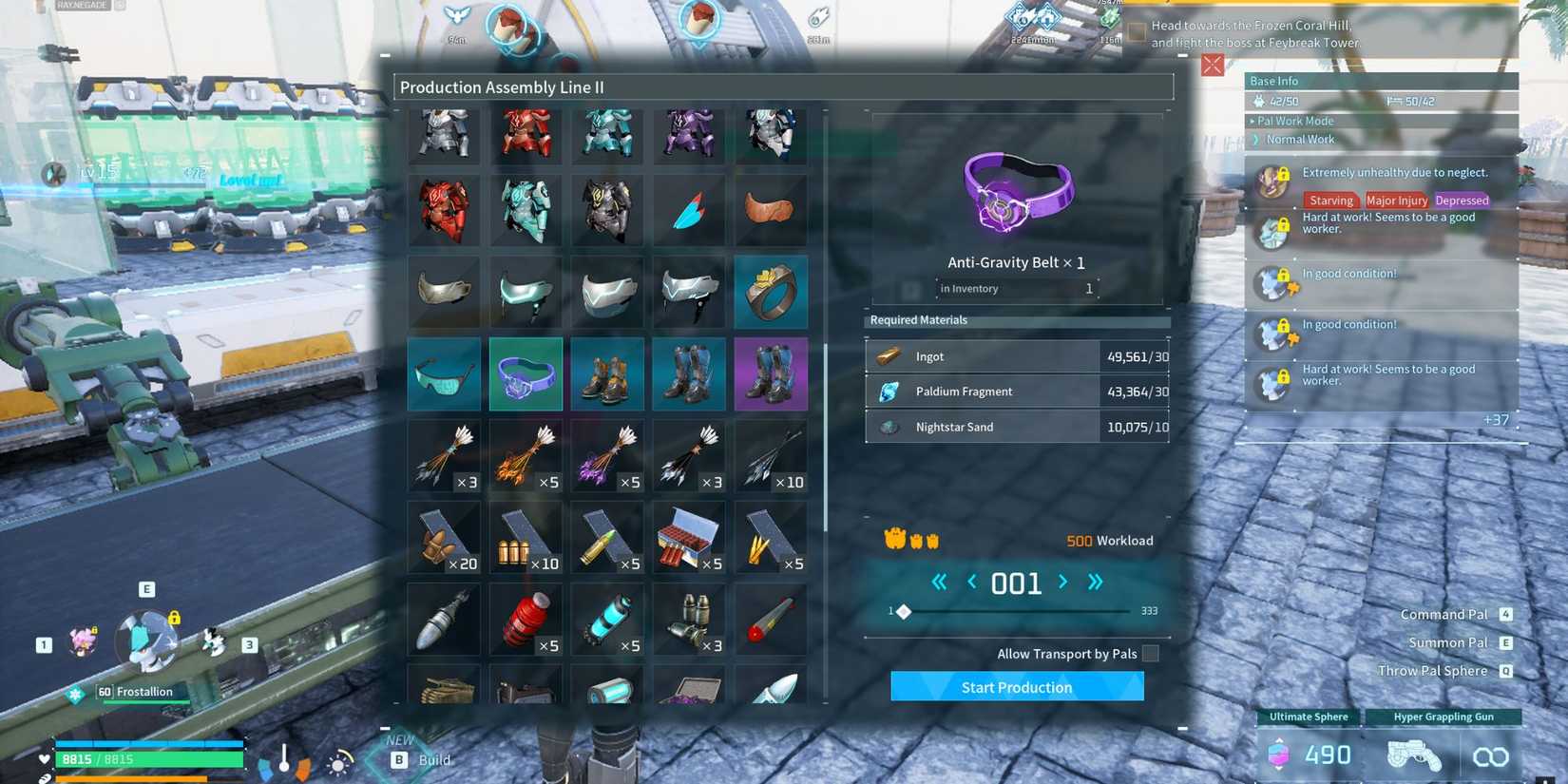Enable the Allow Transport by Pals checkbox
This screenshot has height=784, width=1568.
click(1149, 654)
